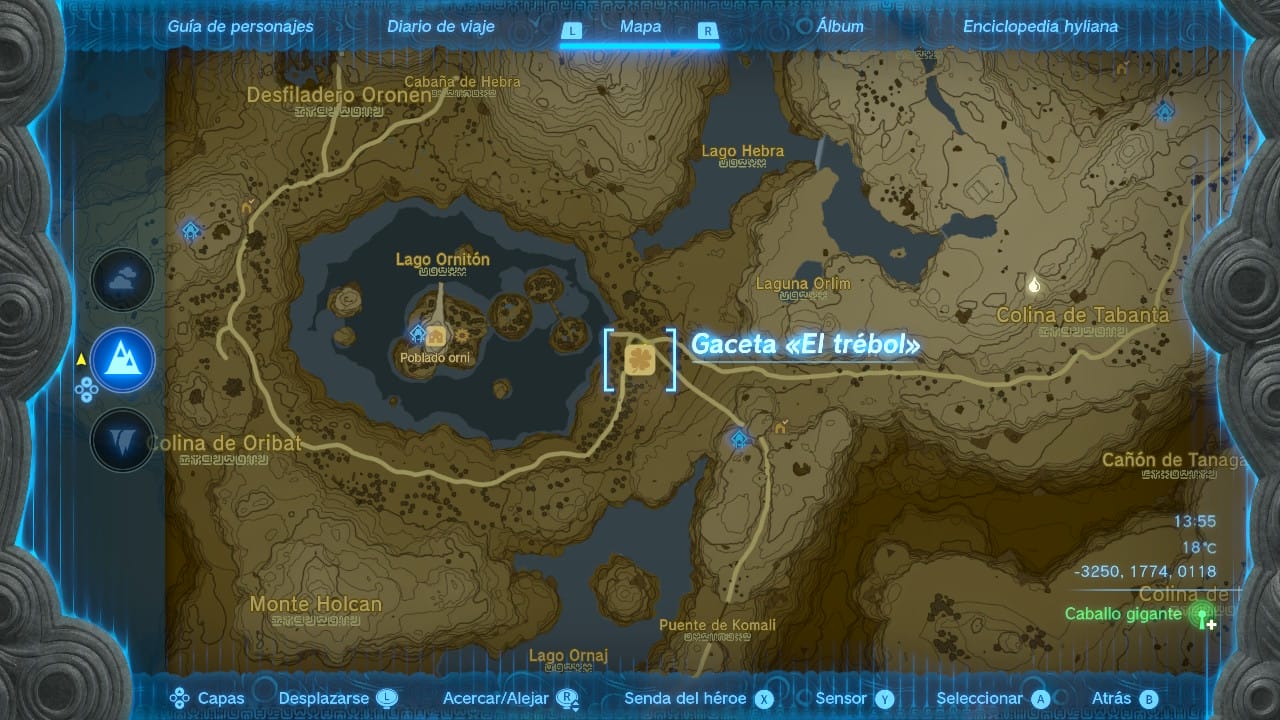The width and height of the screenshot is (1280, 720).
Task: Switch to the Diario de viaje tab
Action: (441, 27)
